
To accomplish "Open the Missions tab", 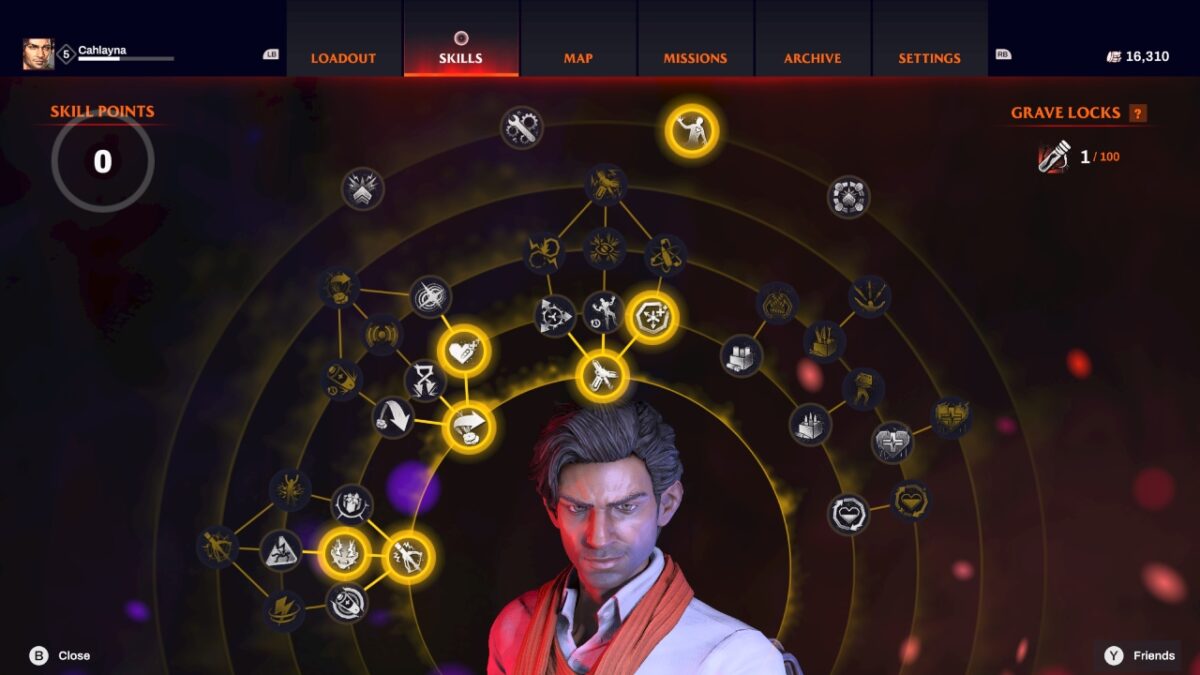I will pyautogui.click(x=695, y=58).
